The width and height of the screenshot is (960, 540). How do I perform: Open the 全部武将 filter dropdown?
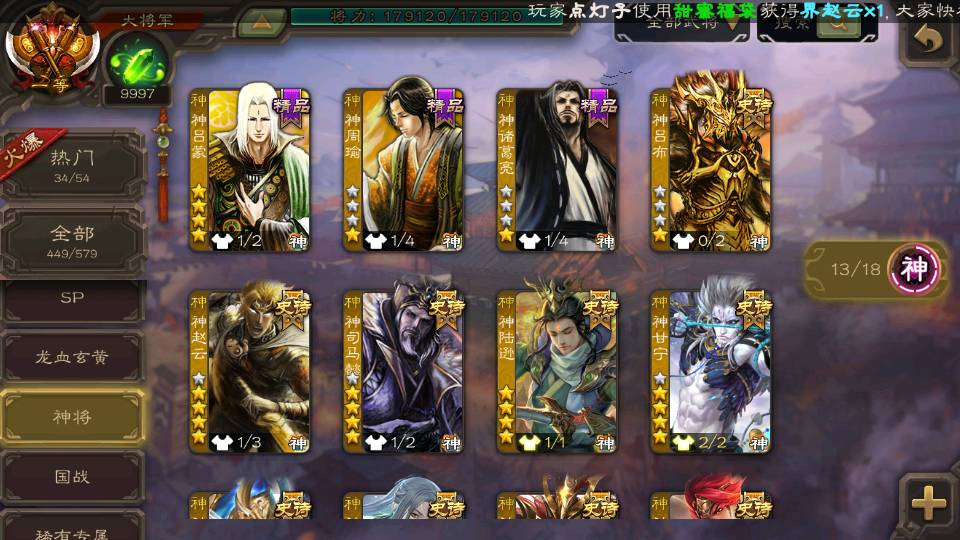pos(682,24)
